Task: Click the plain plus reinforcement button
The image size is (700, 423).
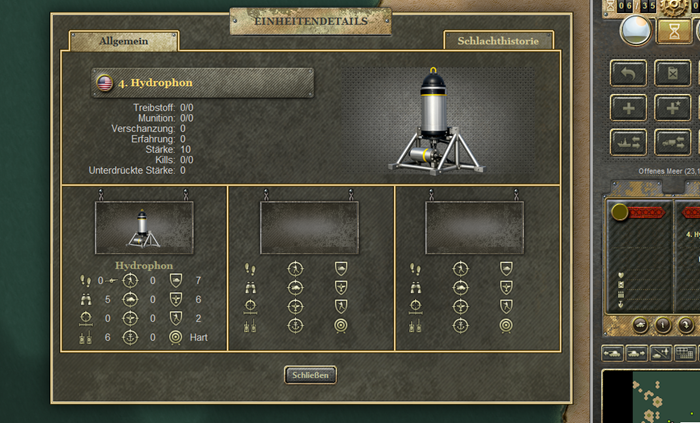Action: click(x=629, y=108)
